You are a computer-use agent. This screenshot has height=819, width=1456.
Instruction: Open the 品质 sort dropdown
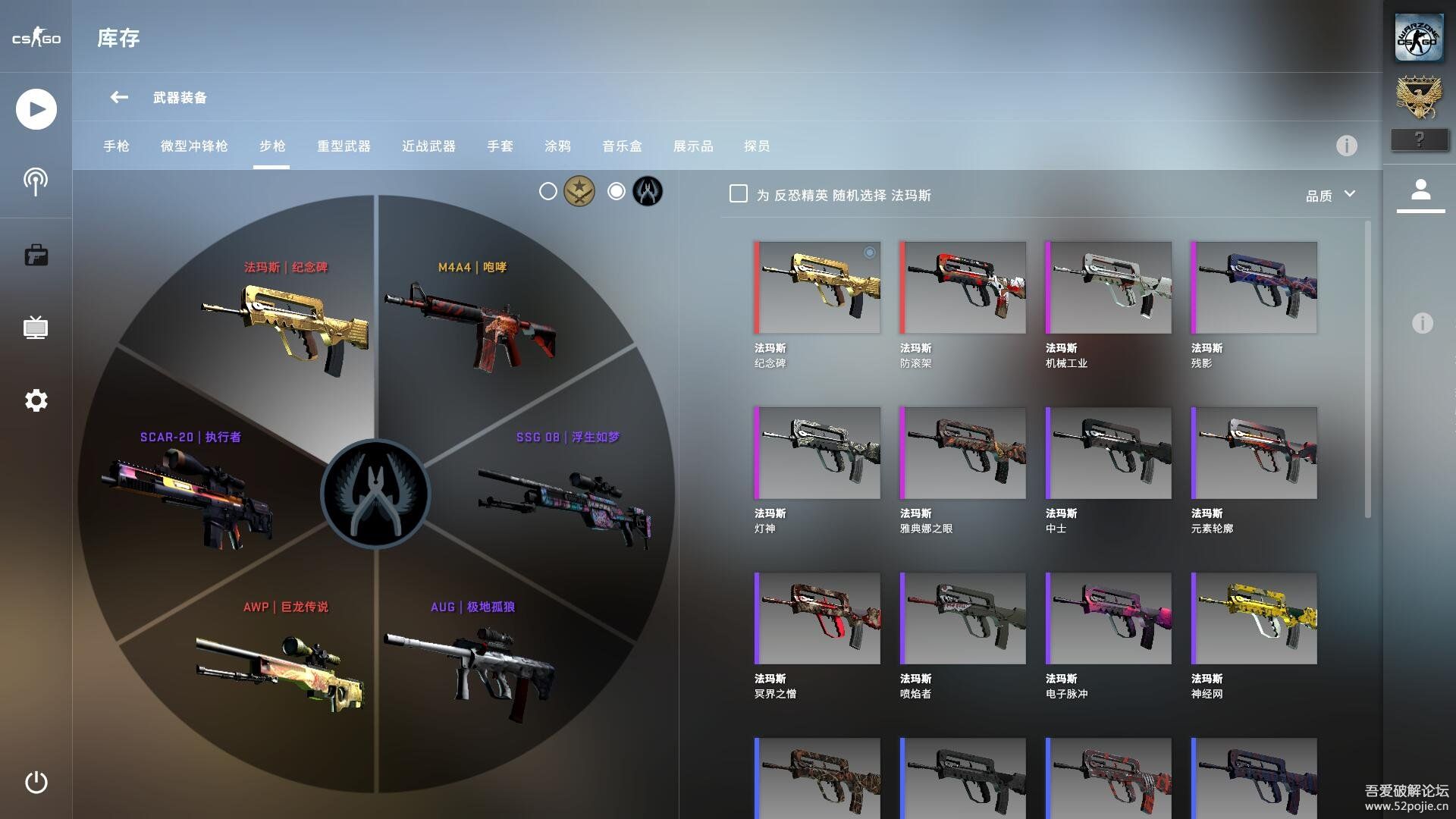[x=1330, y=196]
